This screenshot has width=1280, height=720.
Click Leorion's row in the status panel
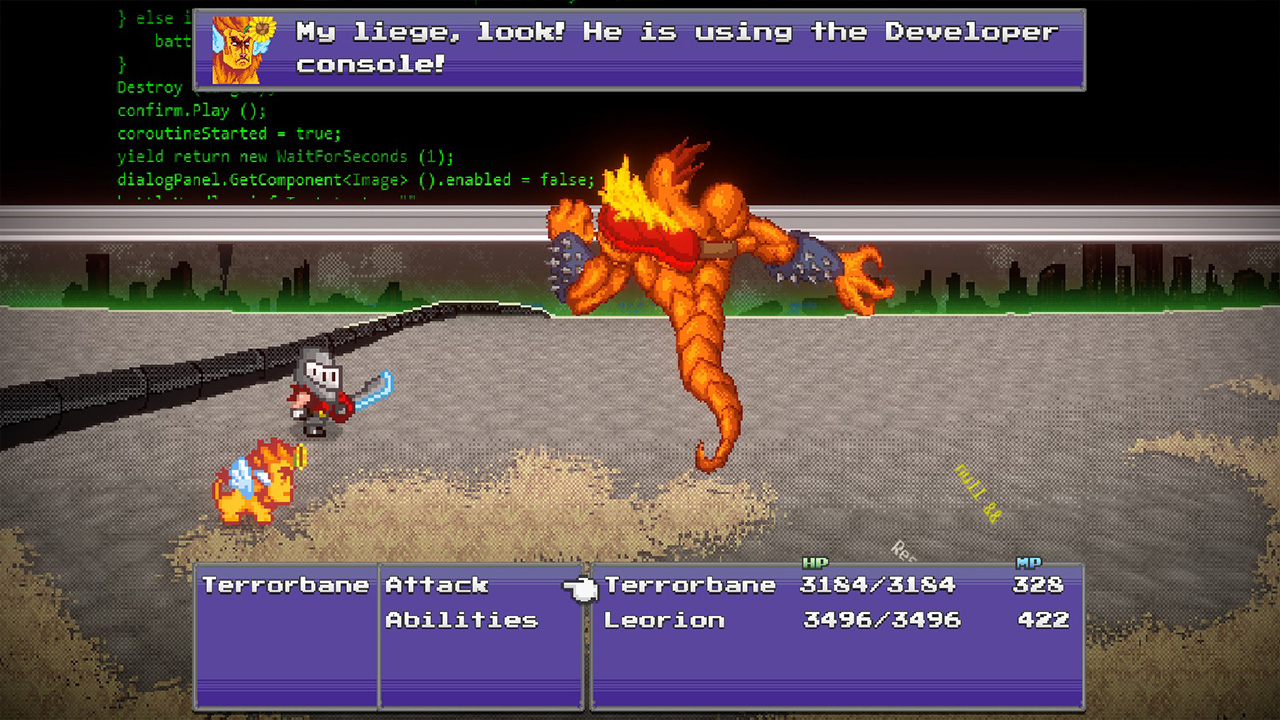point(663,620)
